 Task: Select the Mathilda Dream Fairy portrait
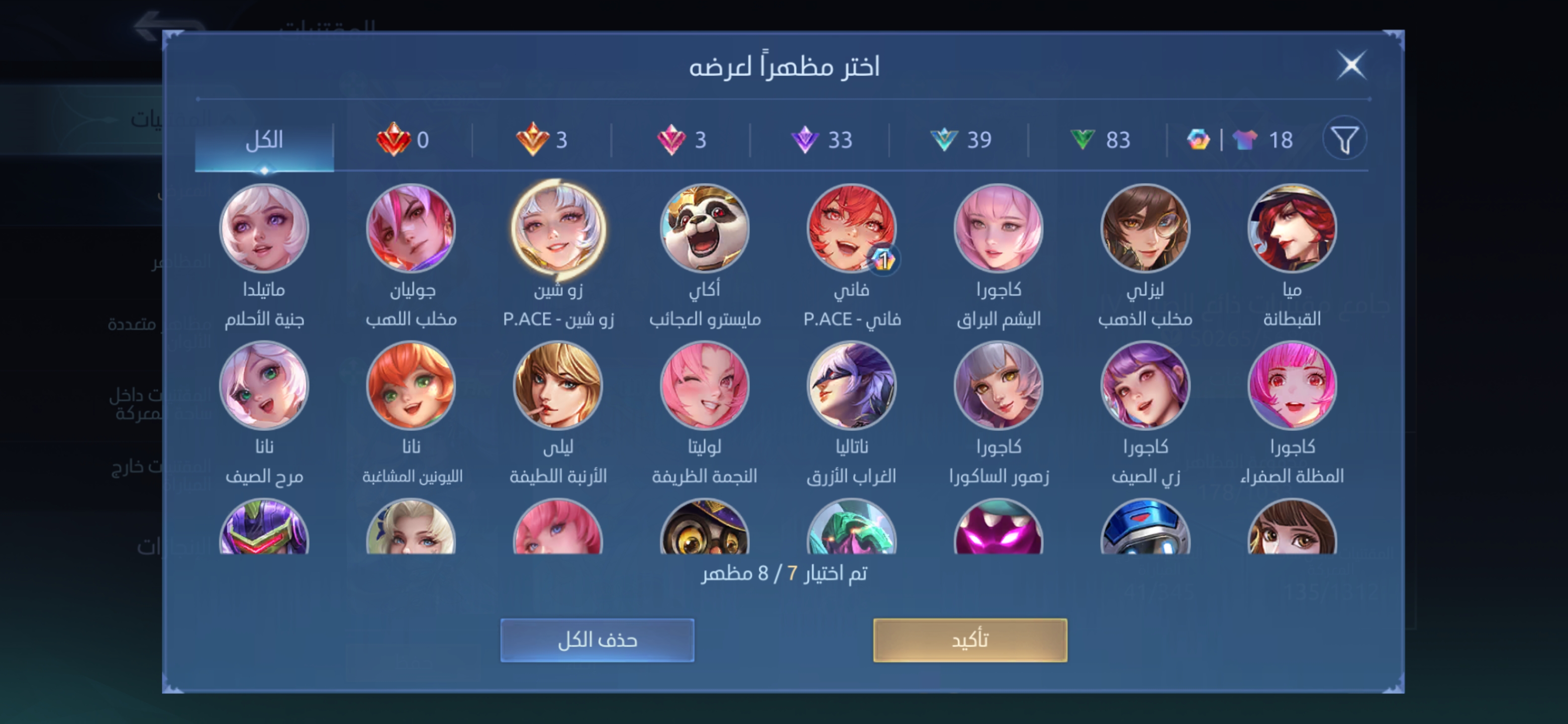[265, 230]
